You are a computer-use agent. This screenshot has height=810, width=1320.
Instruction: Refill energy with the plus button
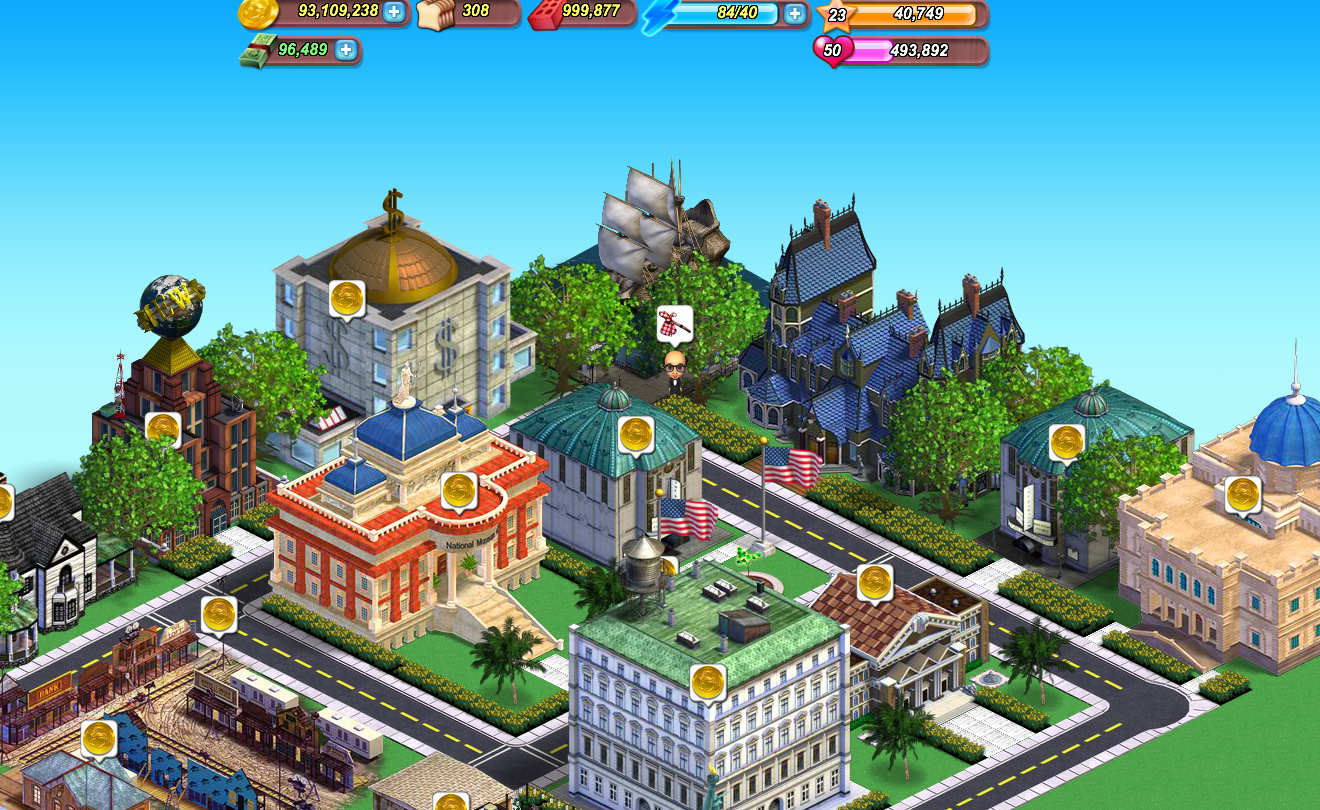coord(794,13)
